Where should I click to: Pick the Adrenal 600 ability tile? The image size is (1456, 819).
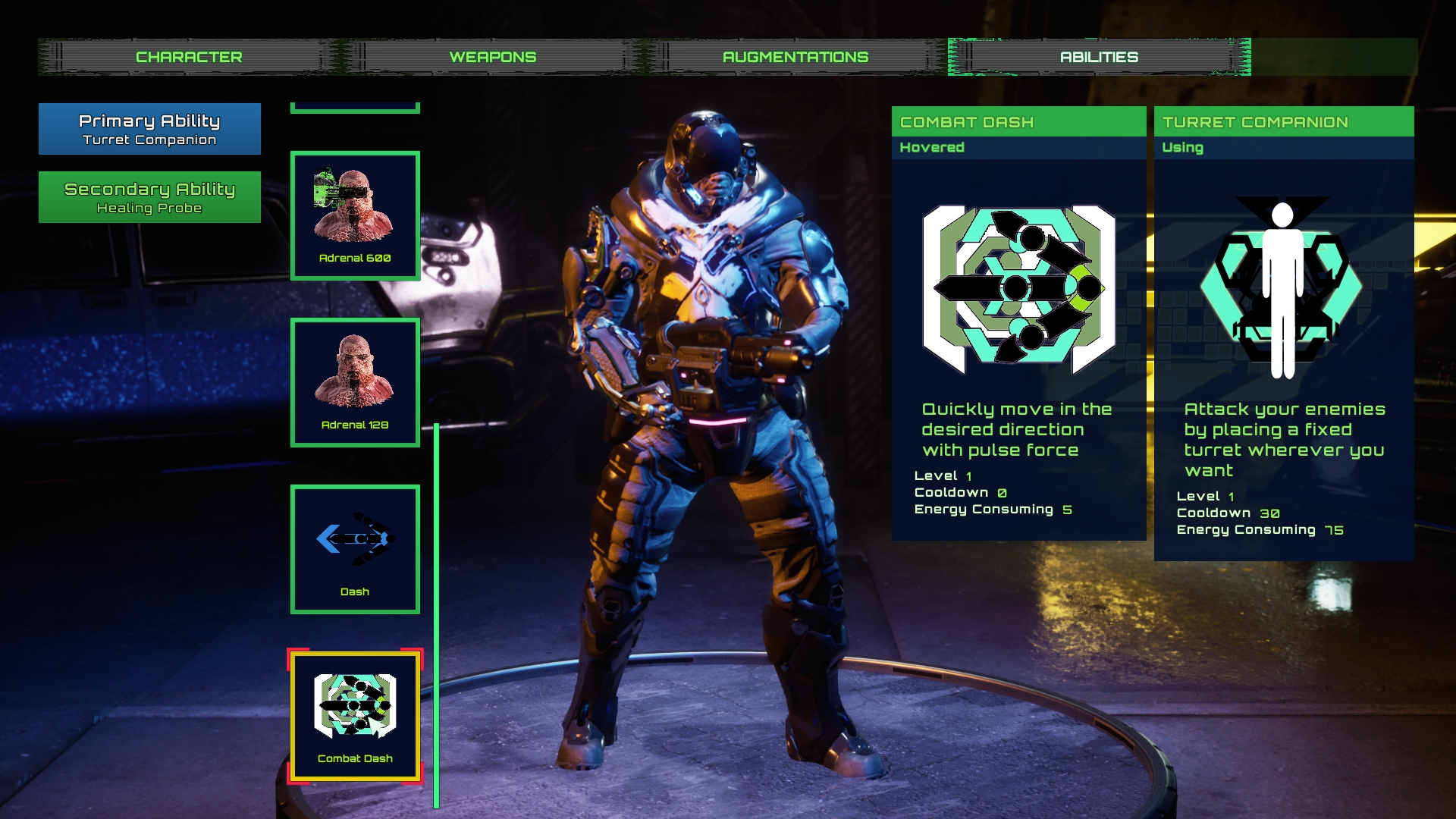tap(355, 216)
